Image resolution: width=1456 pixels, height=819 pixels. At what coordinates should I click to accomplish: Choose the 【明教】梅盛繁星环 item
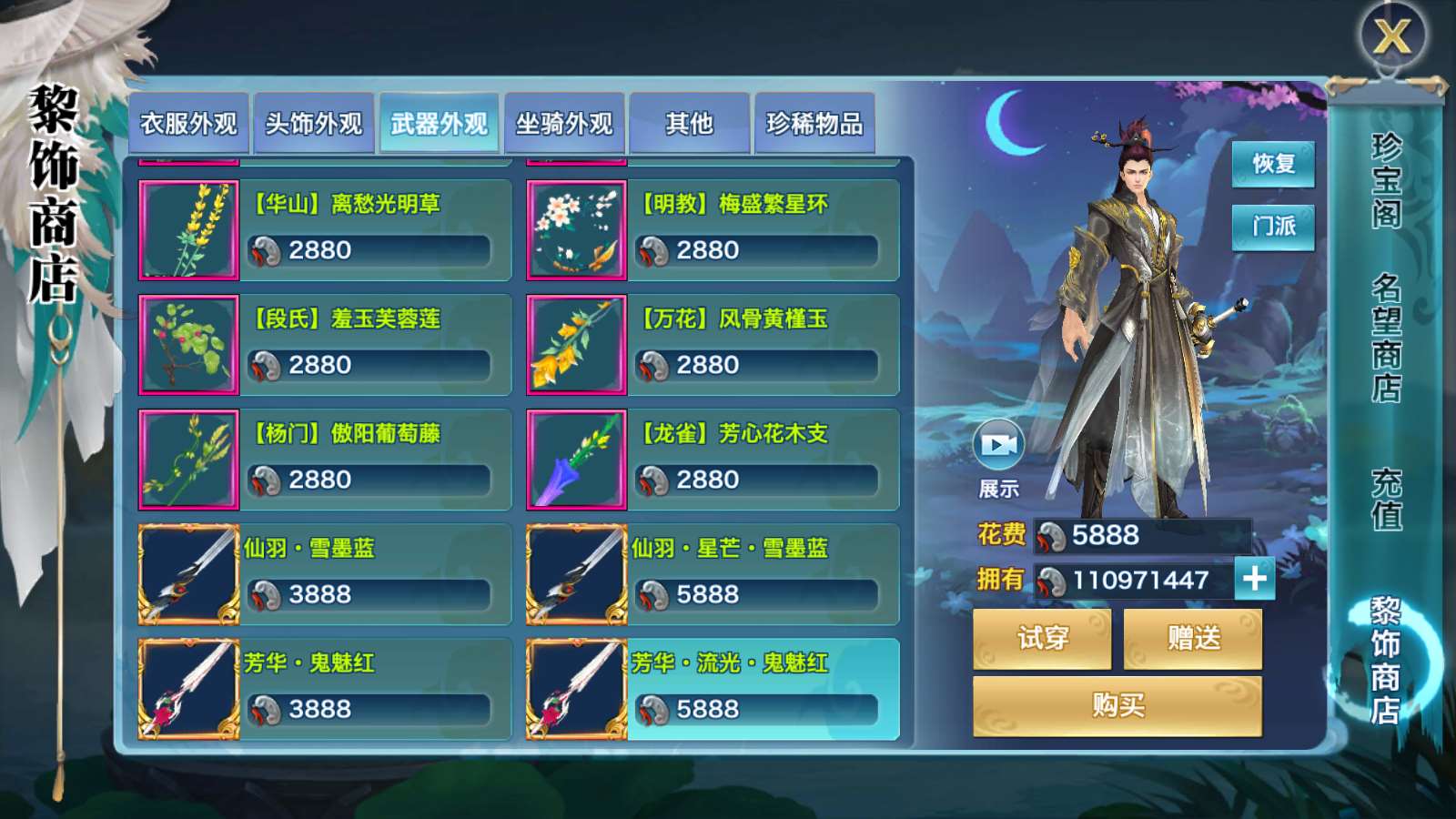[713, 229]
